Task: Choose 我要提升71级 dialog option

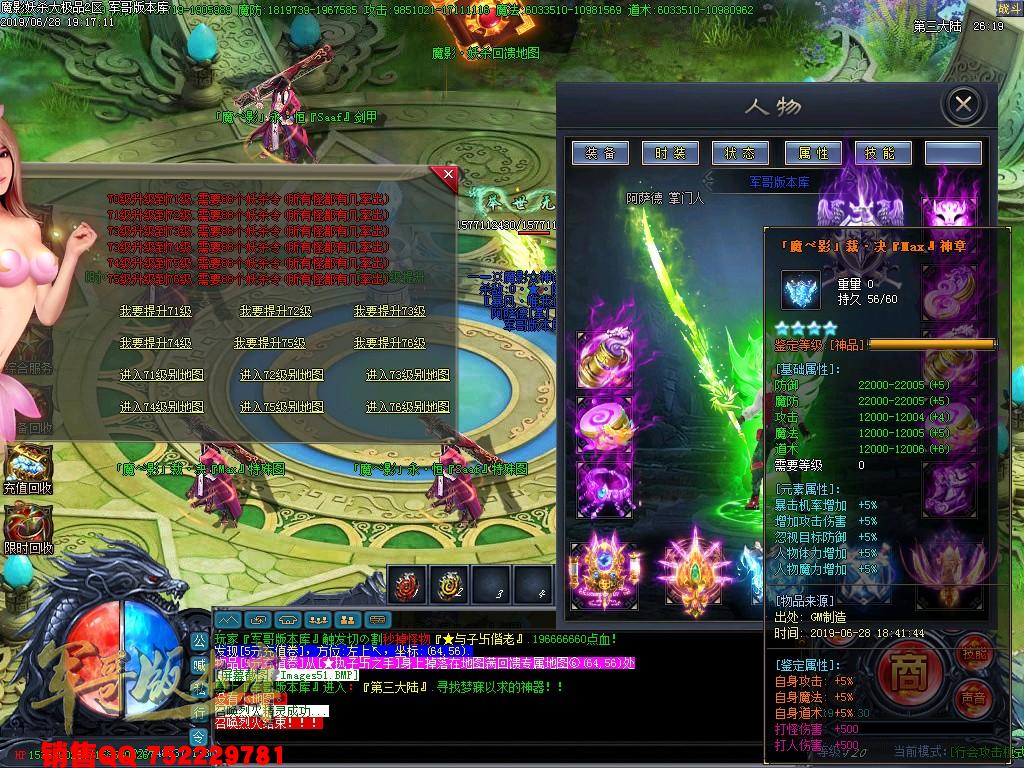Action: (155, 312)
